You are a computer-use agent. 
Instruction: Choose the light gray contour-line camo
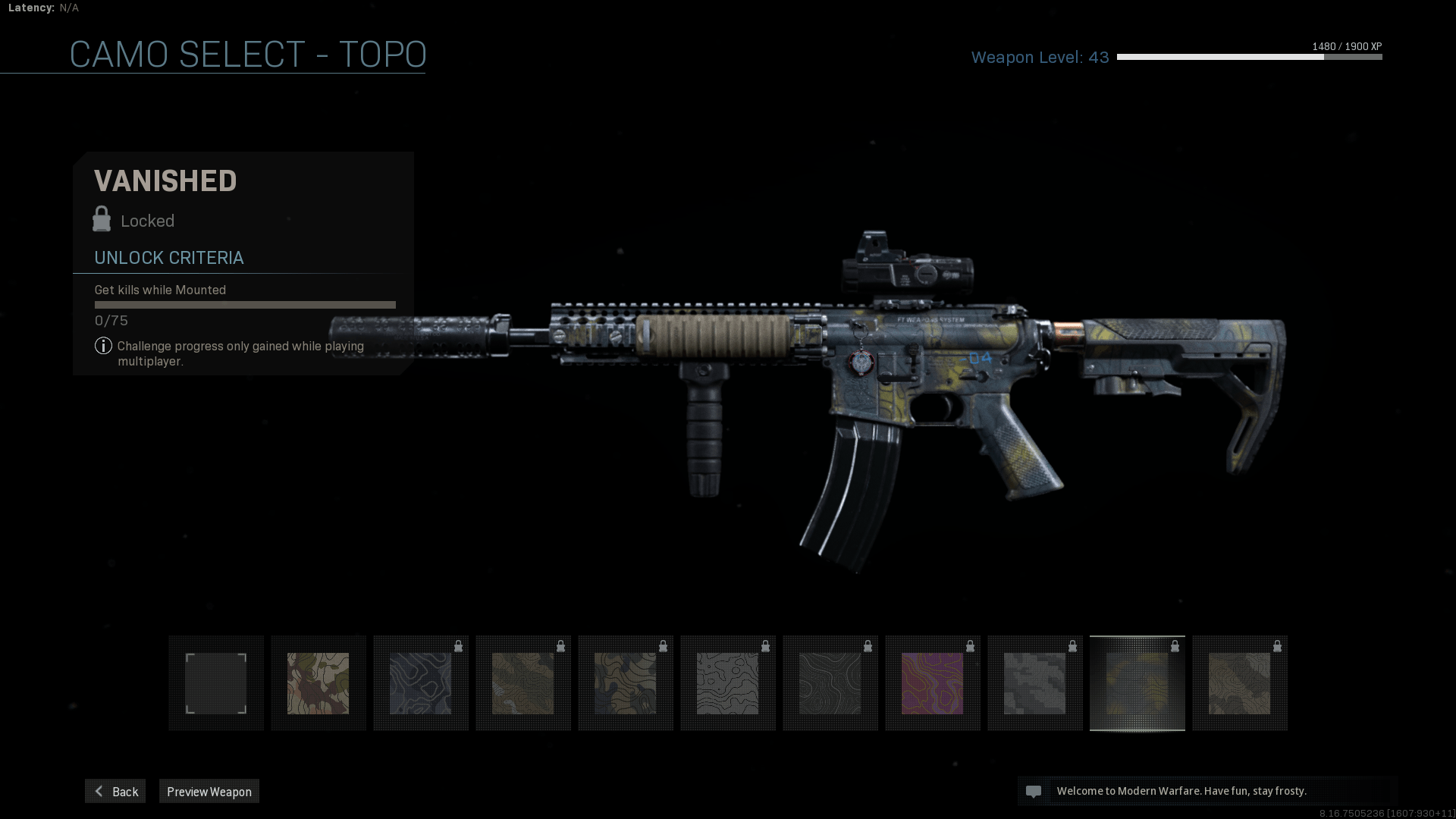point(728,683)
